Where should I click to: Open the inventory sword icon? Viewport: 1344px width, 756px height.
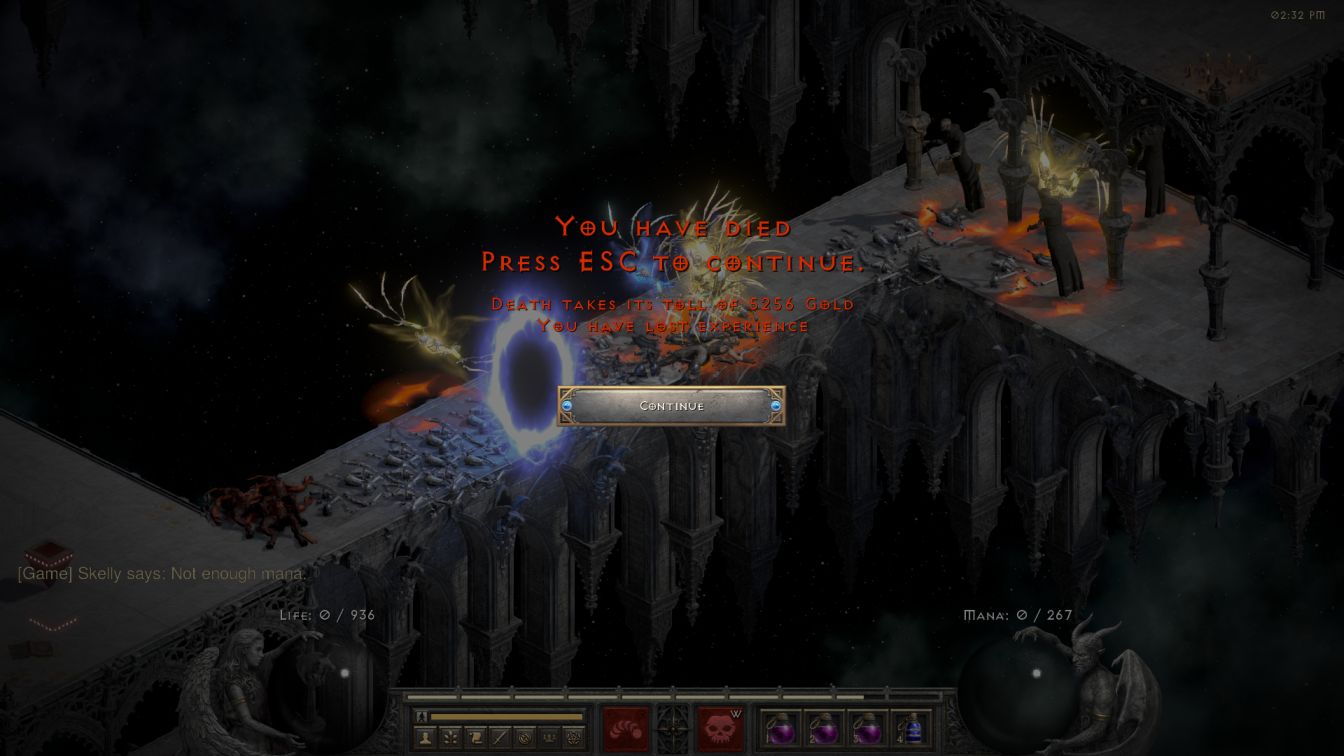click(500, 738)
